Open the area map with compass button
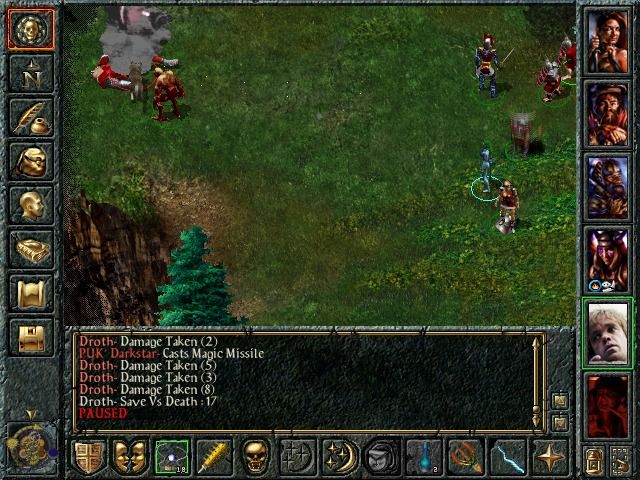 point(31,73)
